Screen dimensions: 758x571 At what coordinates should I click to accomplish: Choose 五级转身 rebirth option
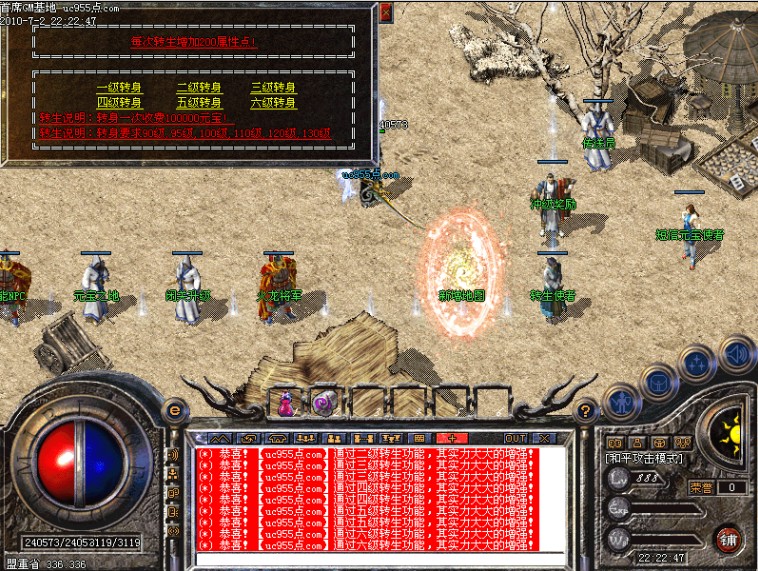198,102
